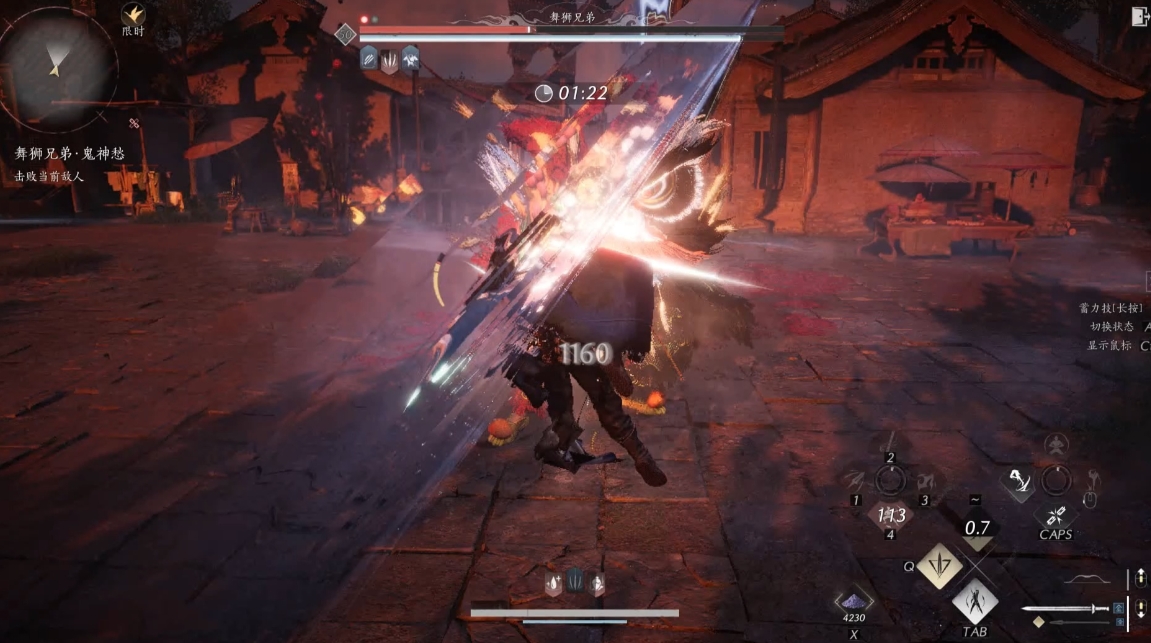
Task: Activate the Q diamond skill
Action: 939,565
